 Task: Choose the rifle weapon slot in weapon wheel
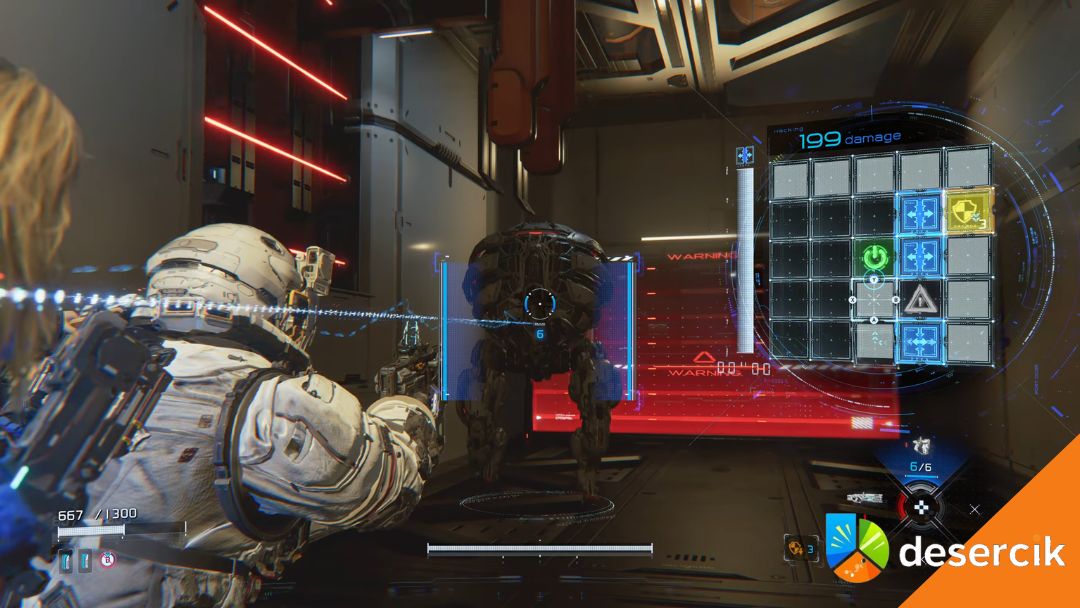point(865,497)
